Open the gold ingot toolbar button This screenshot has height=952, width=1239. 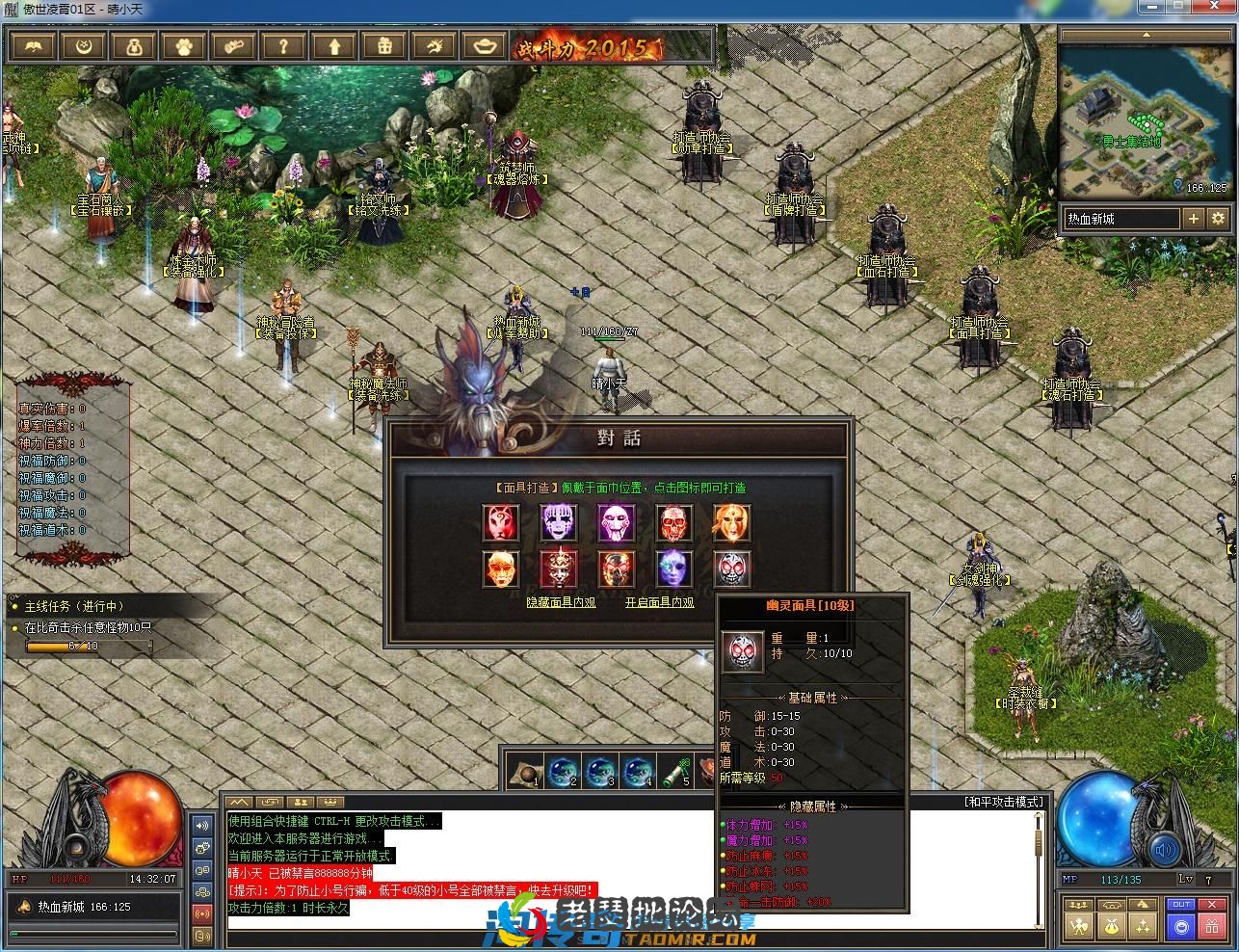[x=484, y=45]
